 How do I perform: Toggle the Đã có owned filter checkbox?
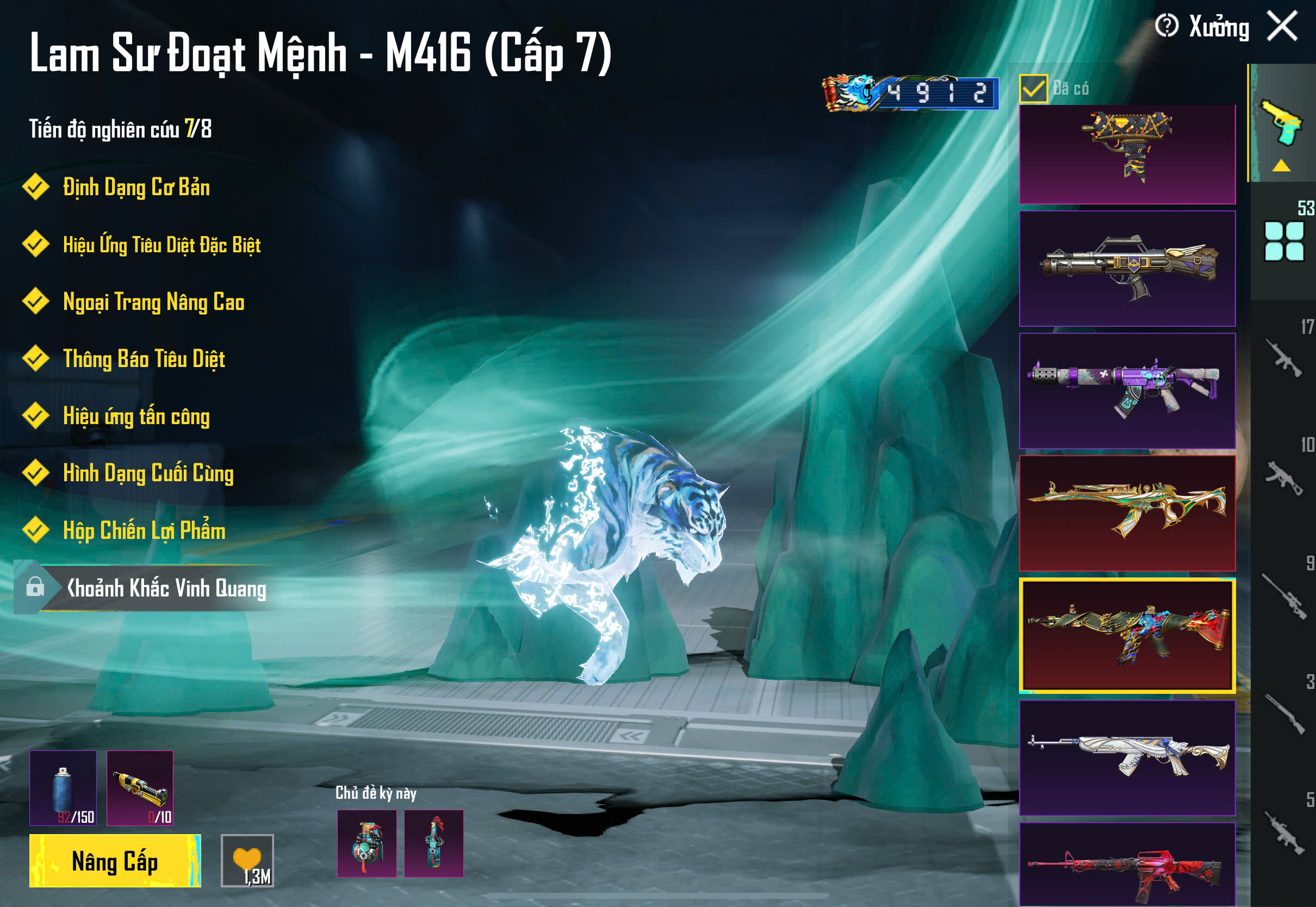[1033, 89]
